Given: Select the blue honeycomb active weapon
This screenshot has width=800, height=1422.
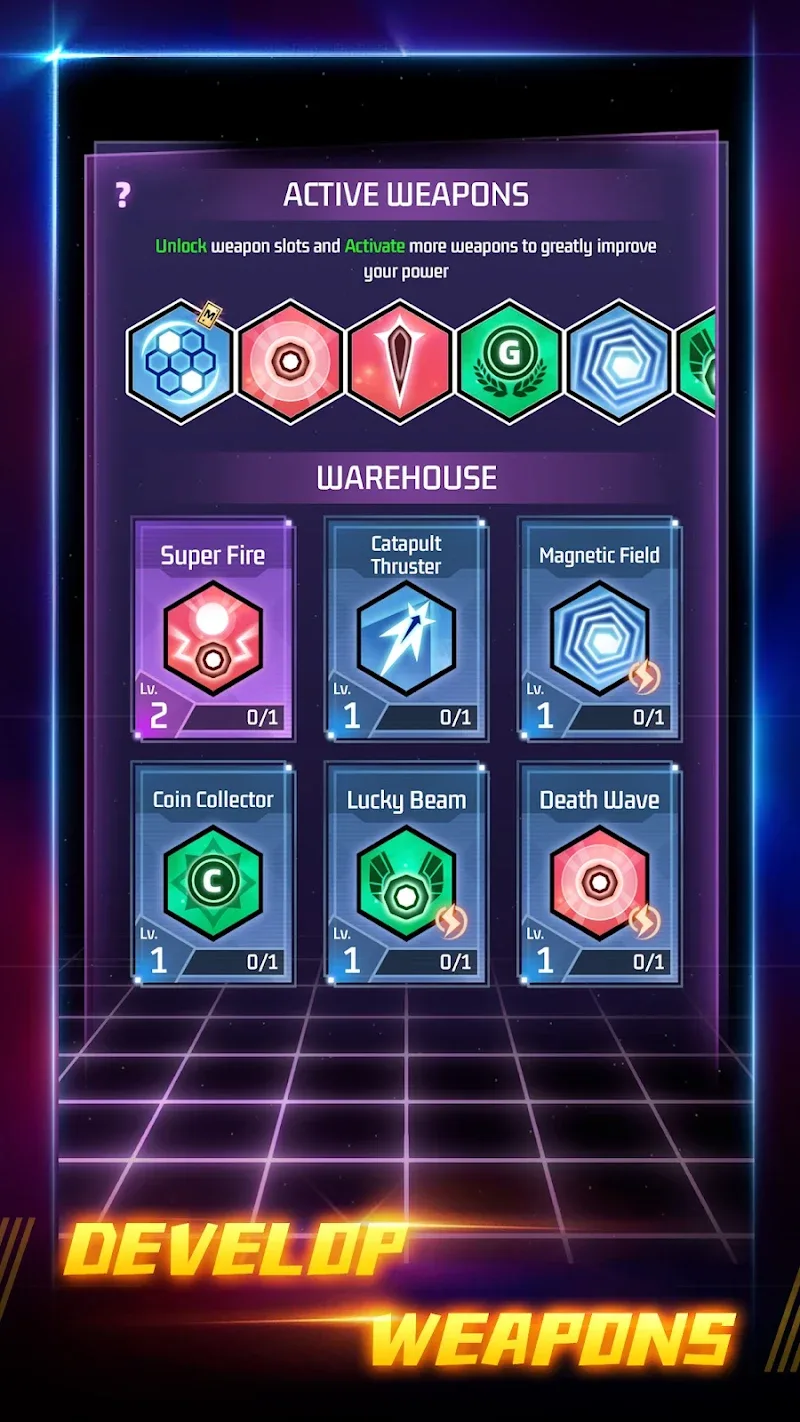Looking at the screenshot, I should point(180,361).
